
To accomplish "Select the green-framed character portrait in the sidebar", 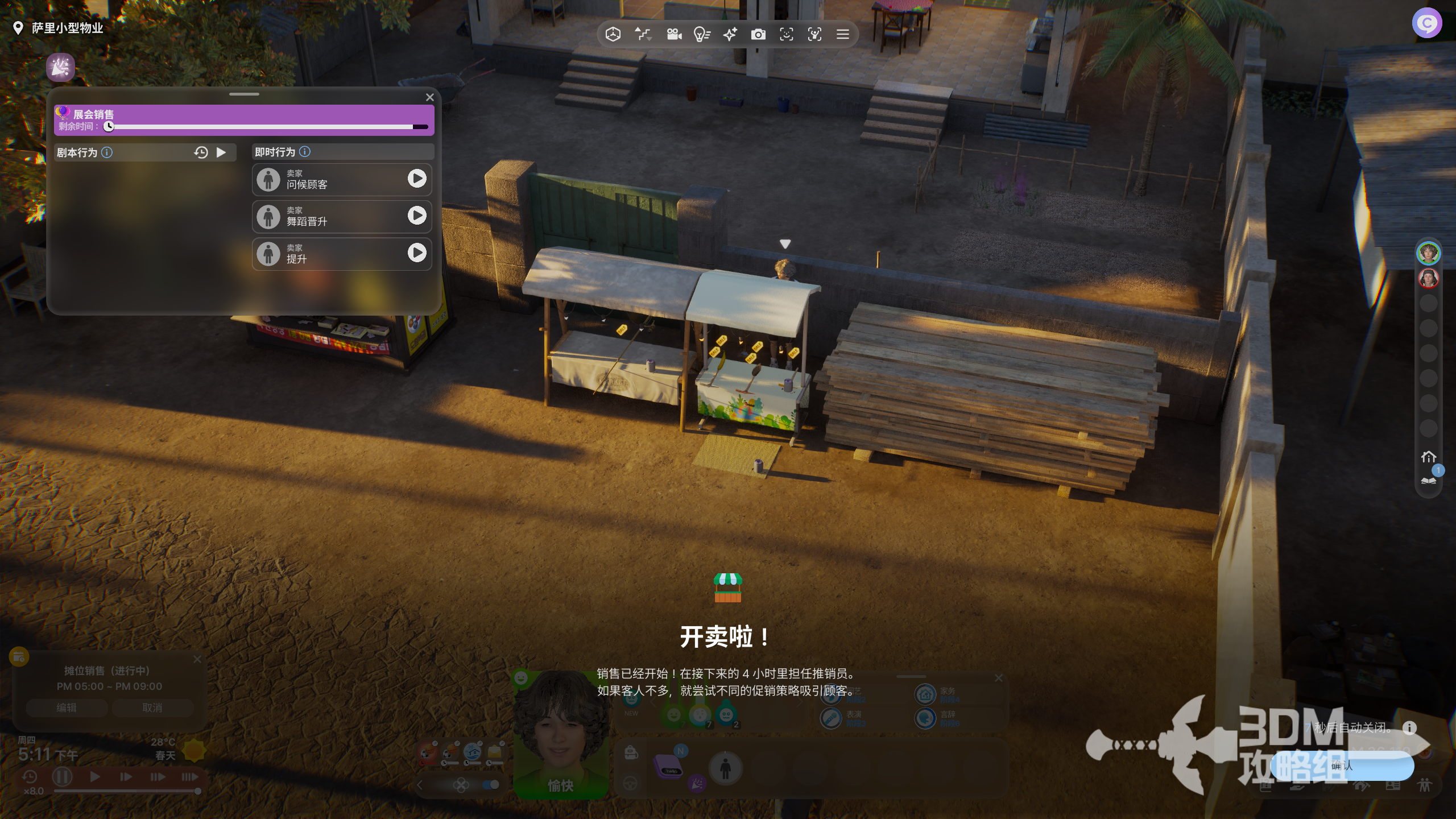I will click(1428, 253).
